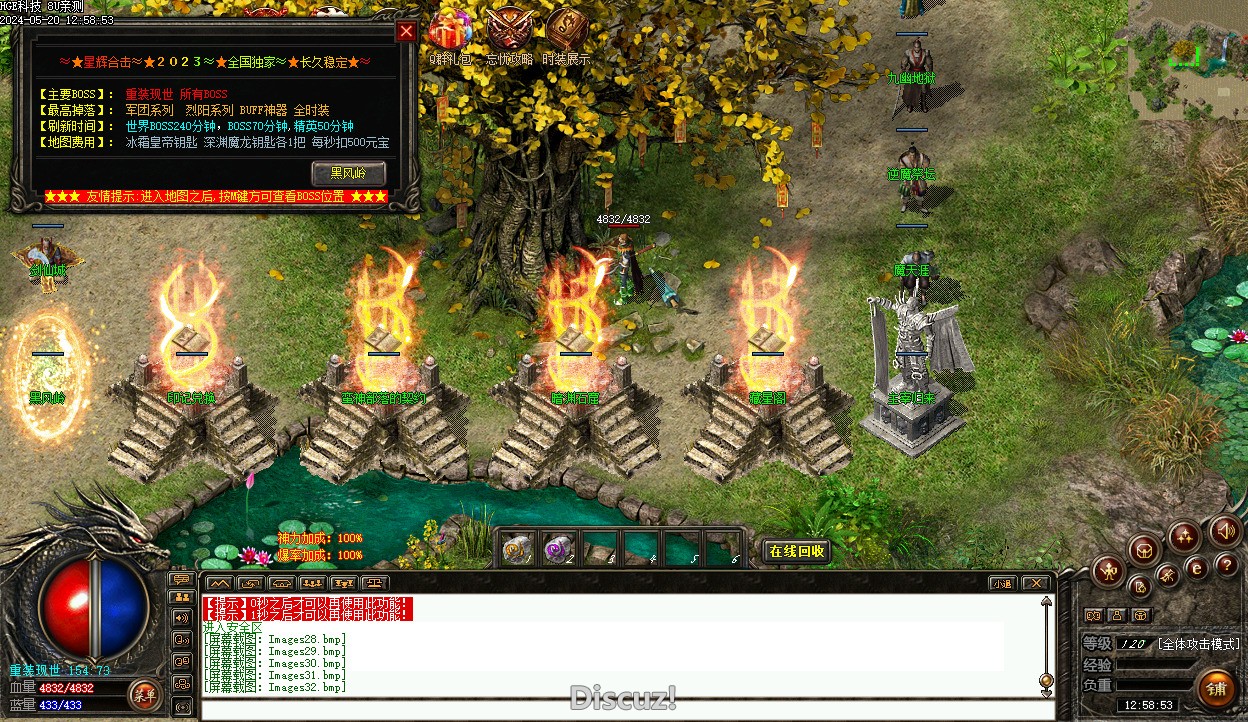Open the 时装展示 fashion showcase icon
This screenshot has height=722, width=1248.
coord(566,30)
